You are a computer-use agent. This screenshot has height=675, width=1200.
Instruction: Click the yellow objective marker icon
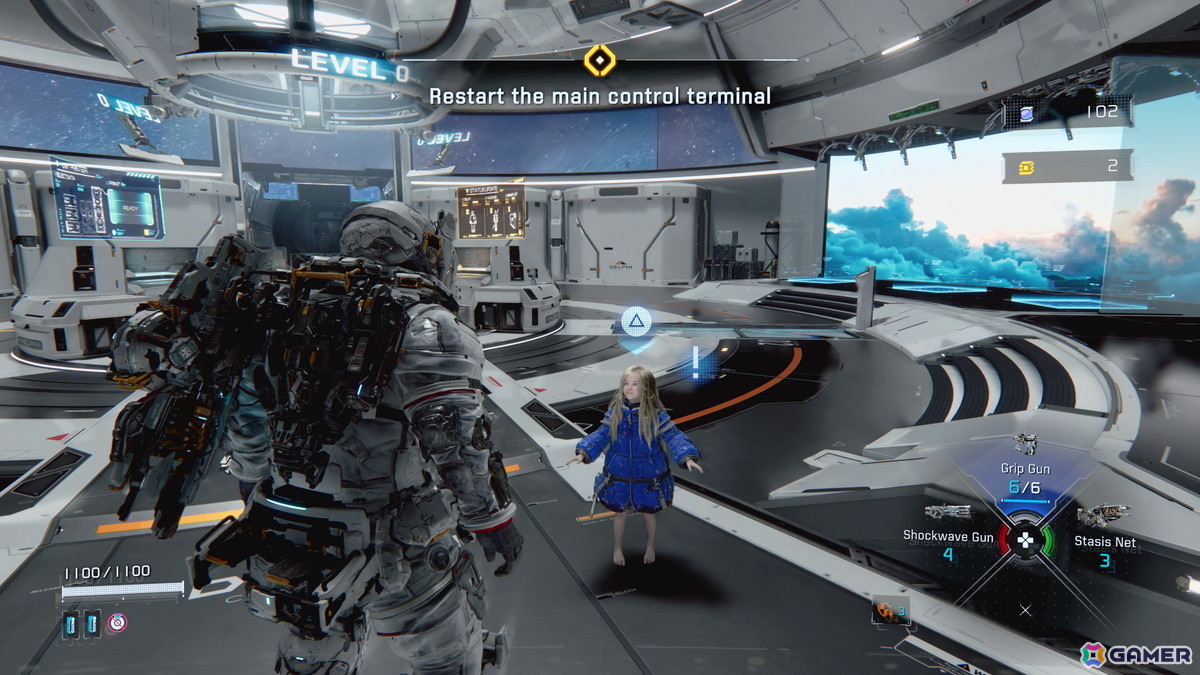pos(600,60)
